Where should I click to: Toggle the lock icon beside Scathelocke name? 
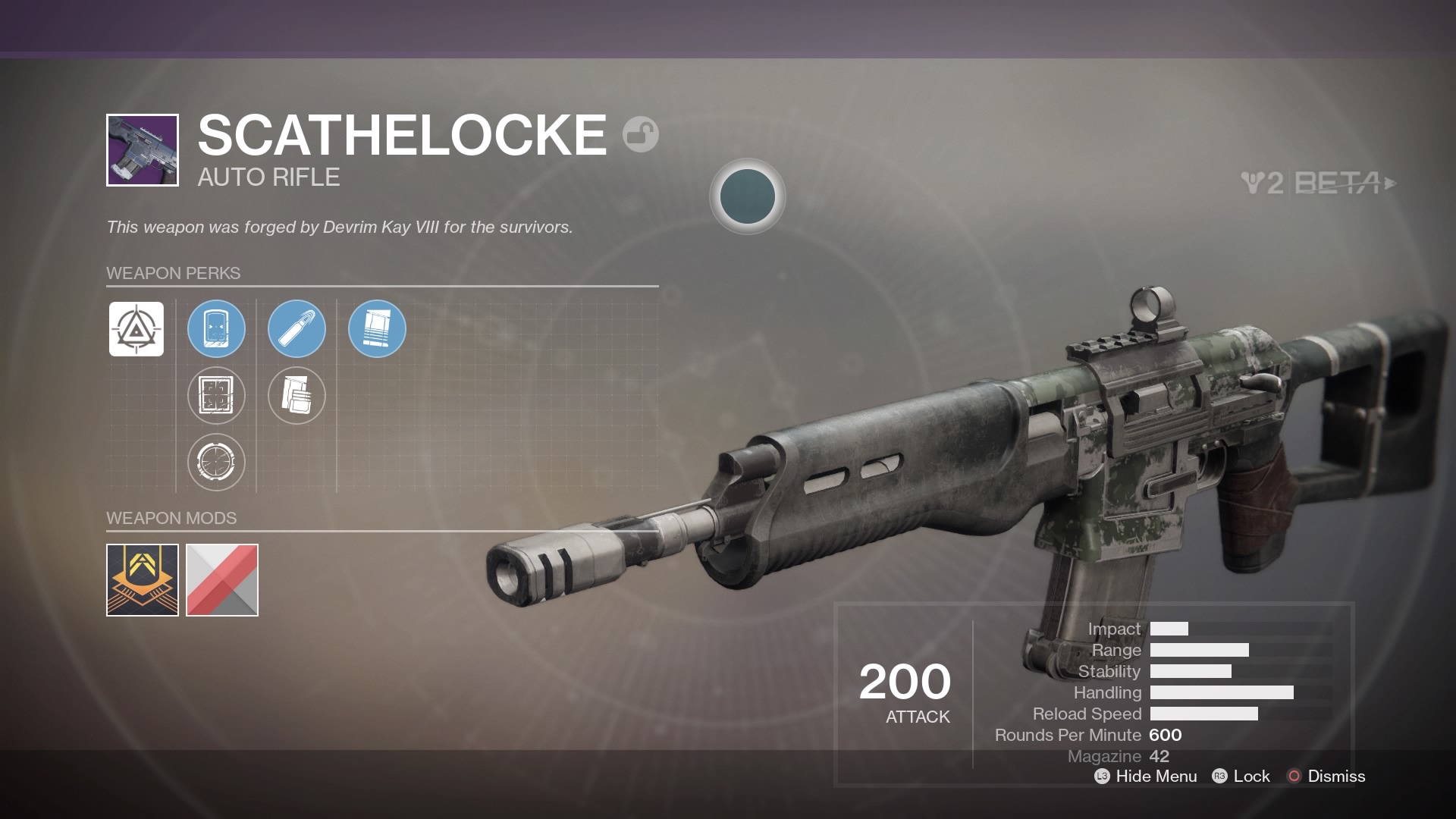(x=641, y=133)
